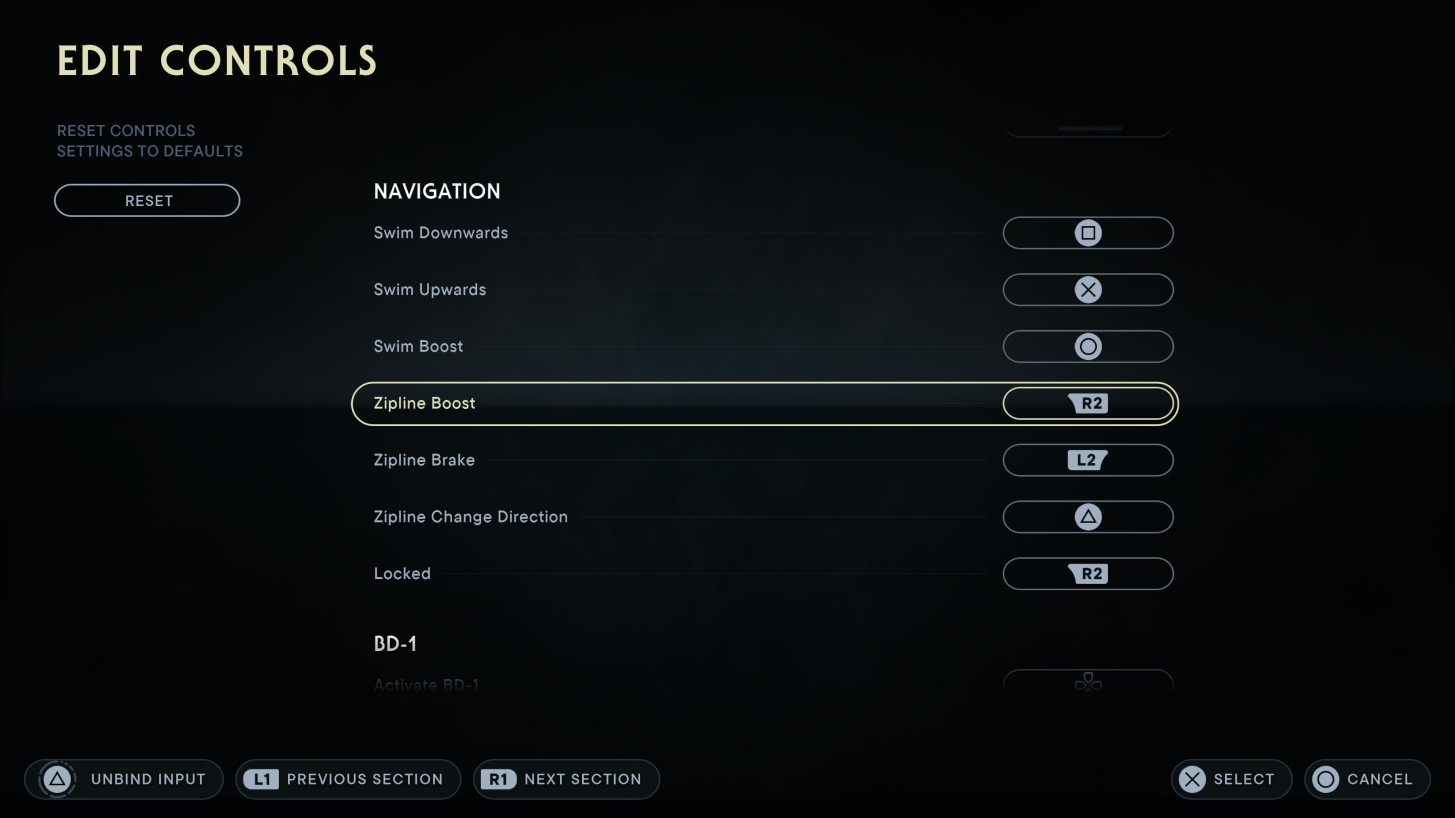
Task: Click the Circle binding for Swim Boost
Action: pos(1087,346)
